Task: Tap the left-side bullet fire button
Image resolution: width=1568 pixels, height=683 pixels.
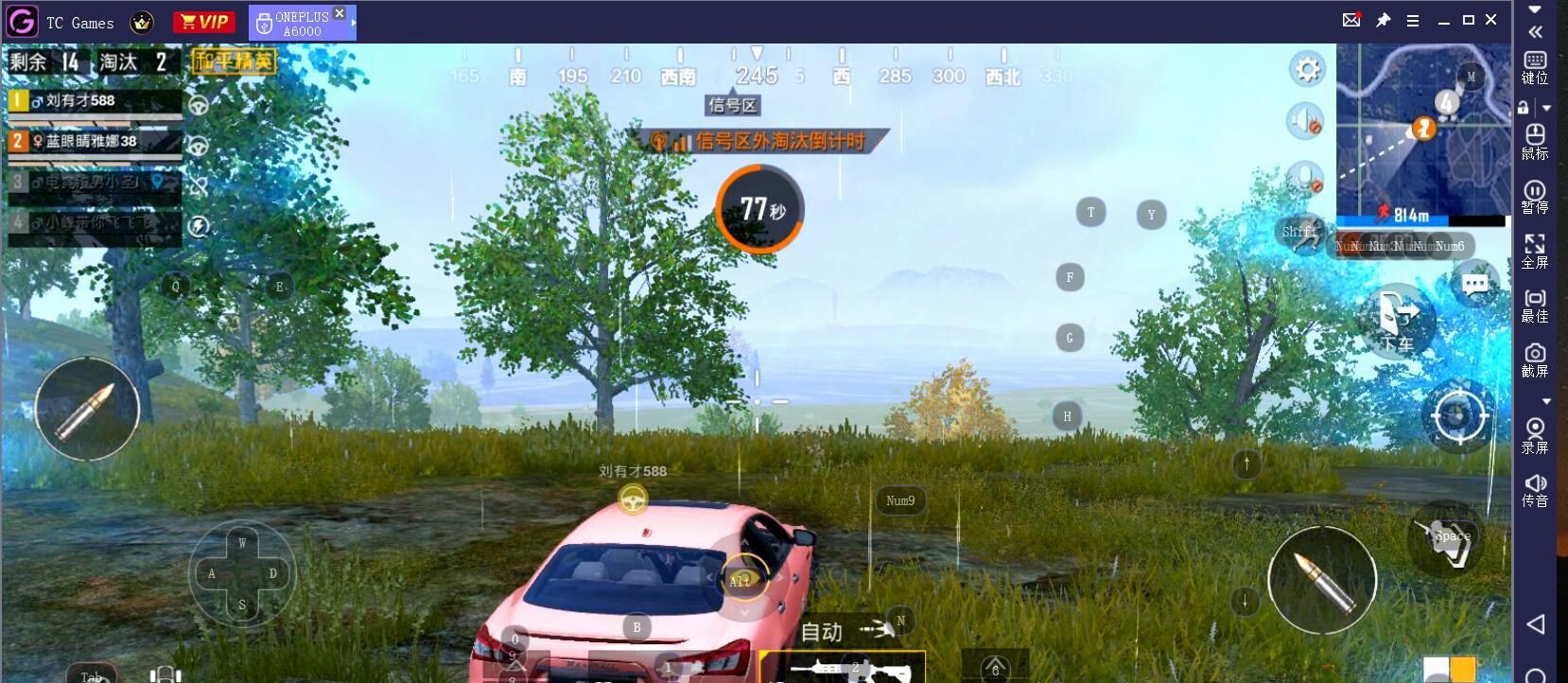Action: 87,409
